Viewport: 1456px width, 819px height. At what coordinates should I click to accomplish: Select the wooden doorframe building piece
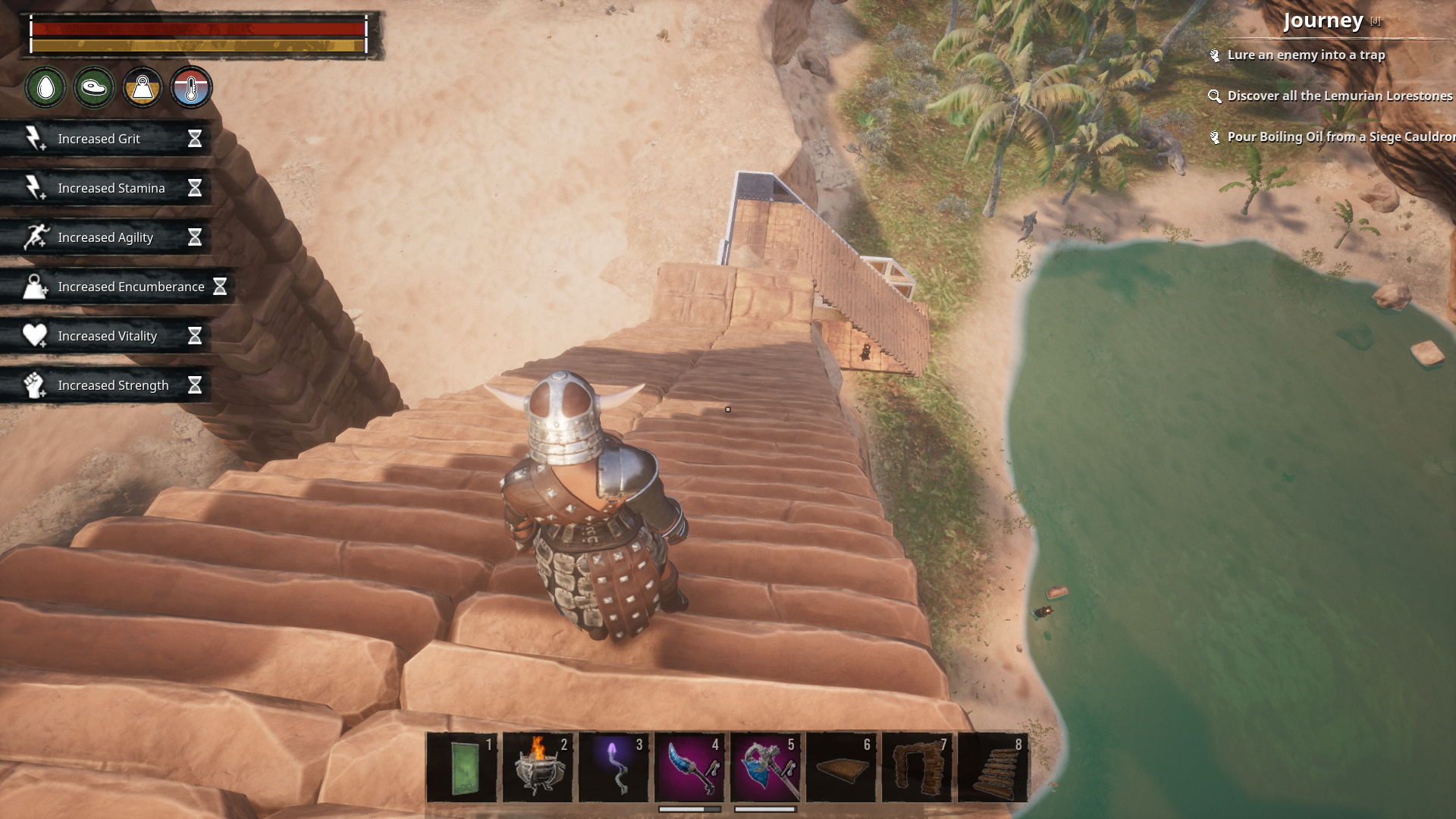click(x=917, y=767)
